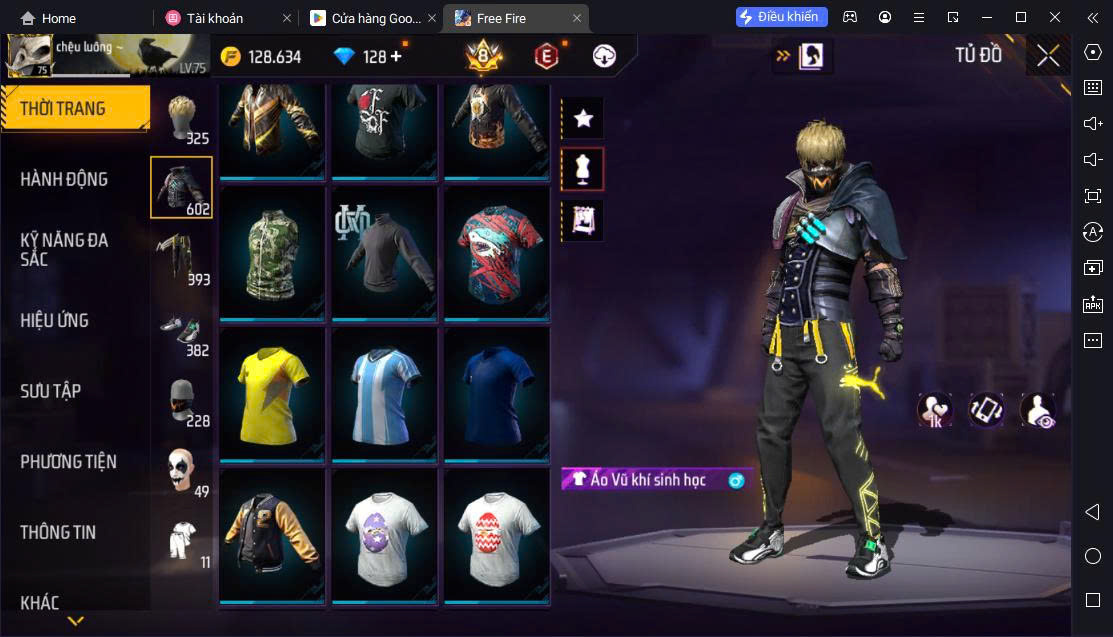Select the yellow jersey shirt
The width and height of the screenshot is (1113, 637).
[272, 394]
